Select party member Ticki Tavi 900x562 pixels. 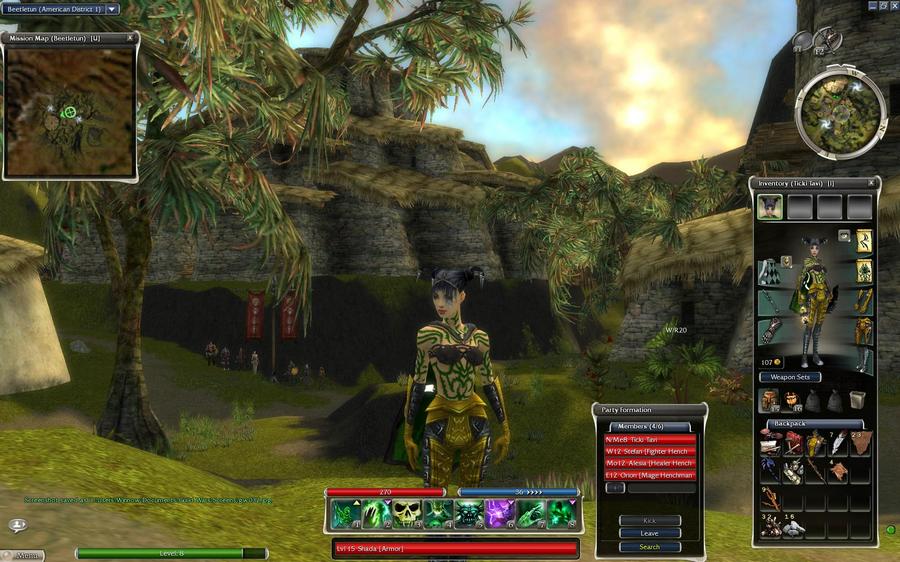pos(649,439)
